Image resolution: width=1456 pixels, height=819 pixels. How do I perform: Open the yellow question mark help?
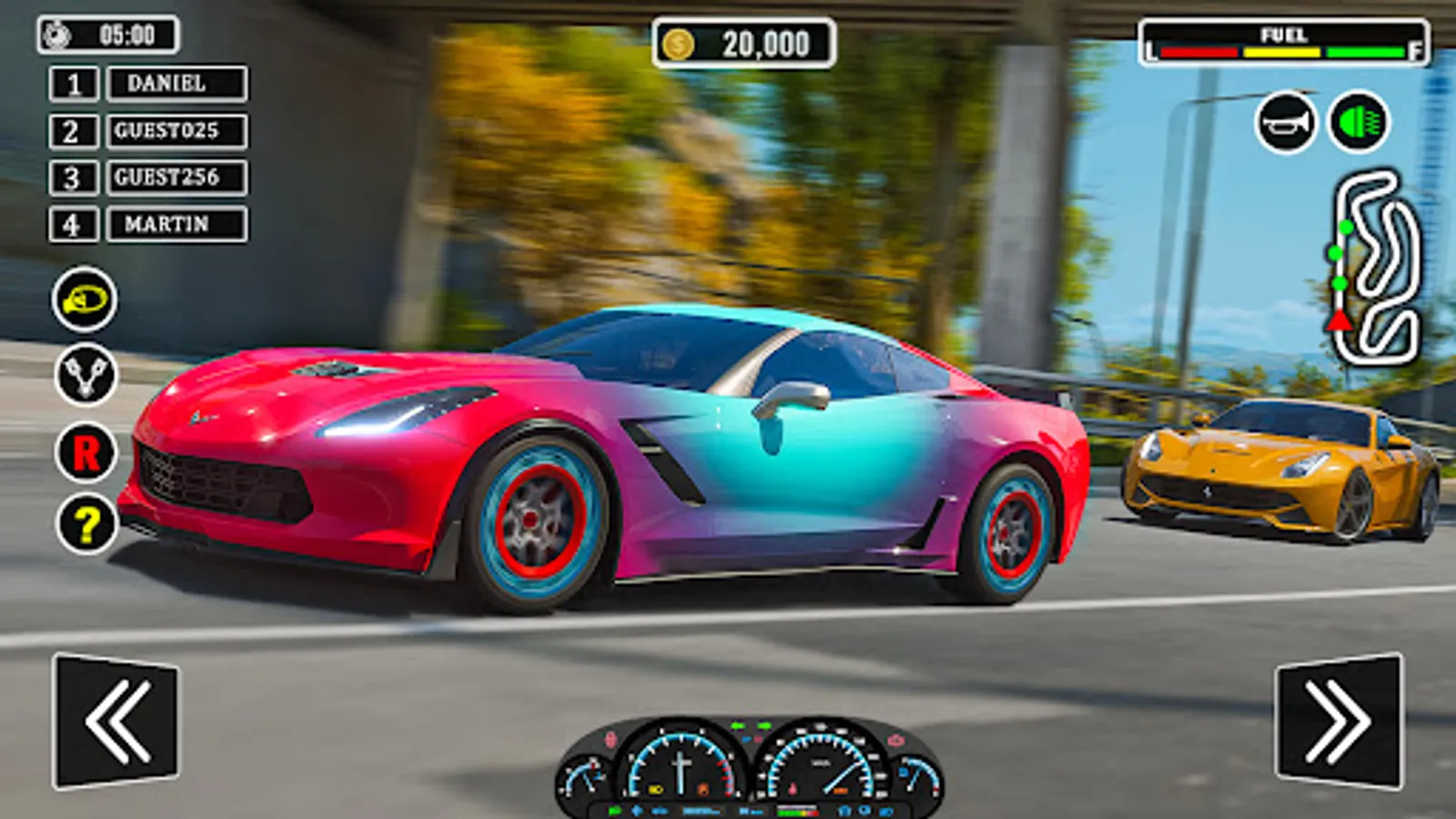pyautogui.click(x=86, y=524)
